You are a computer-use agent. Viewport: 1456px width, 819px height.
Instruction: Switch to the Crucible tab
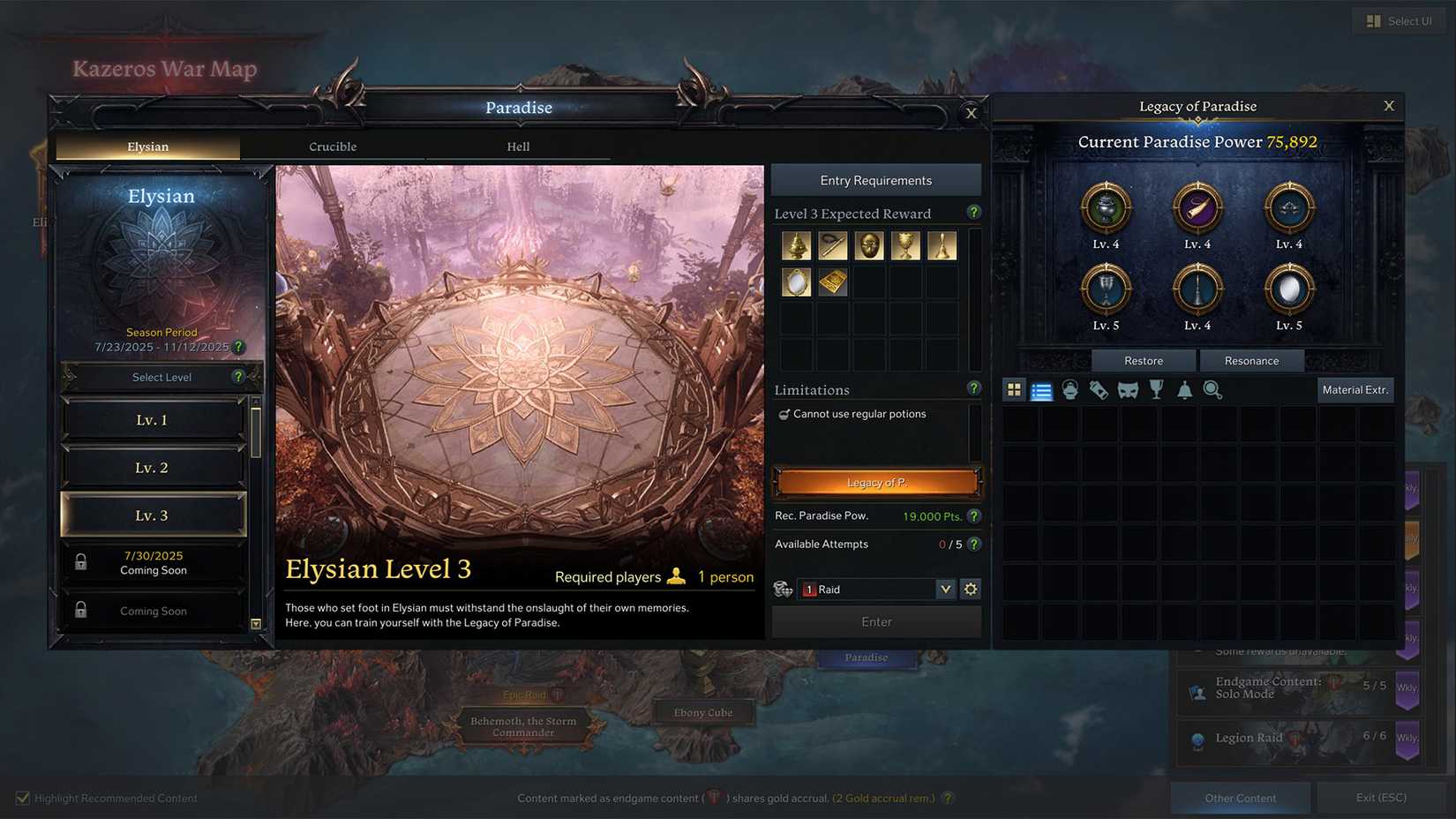tap(333, 147)
